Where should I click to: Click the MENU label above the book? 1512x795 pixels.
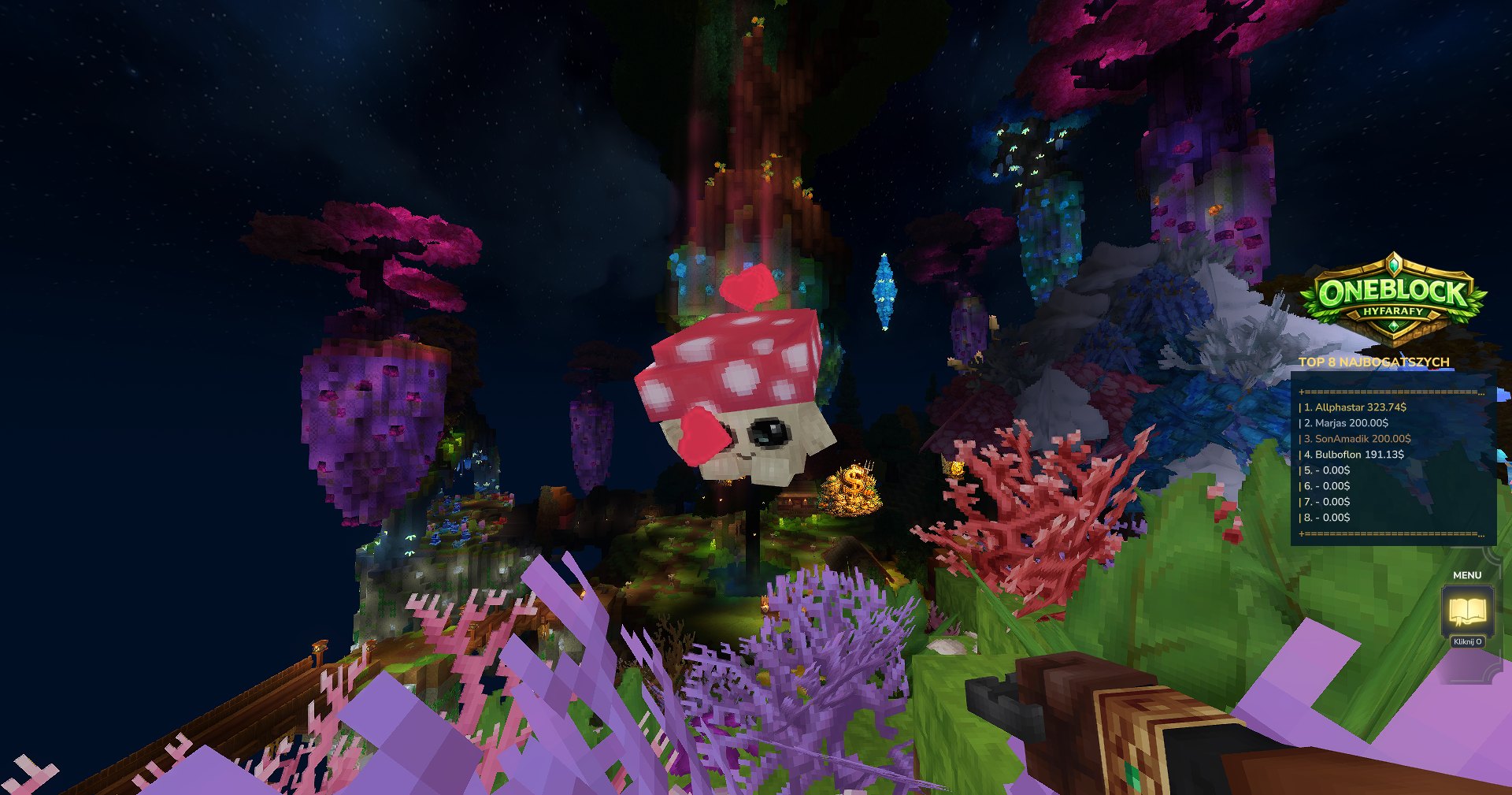(1466, 575)
